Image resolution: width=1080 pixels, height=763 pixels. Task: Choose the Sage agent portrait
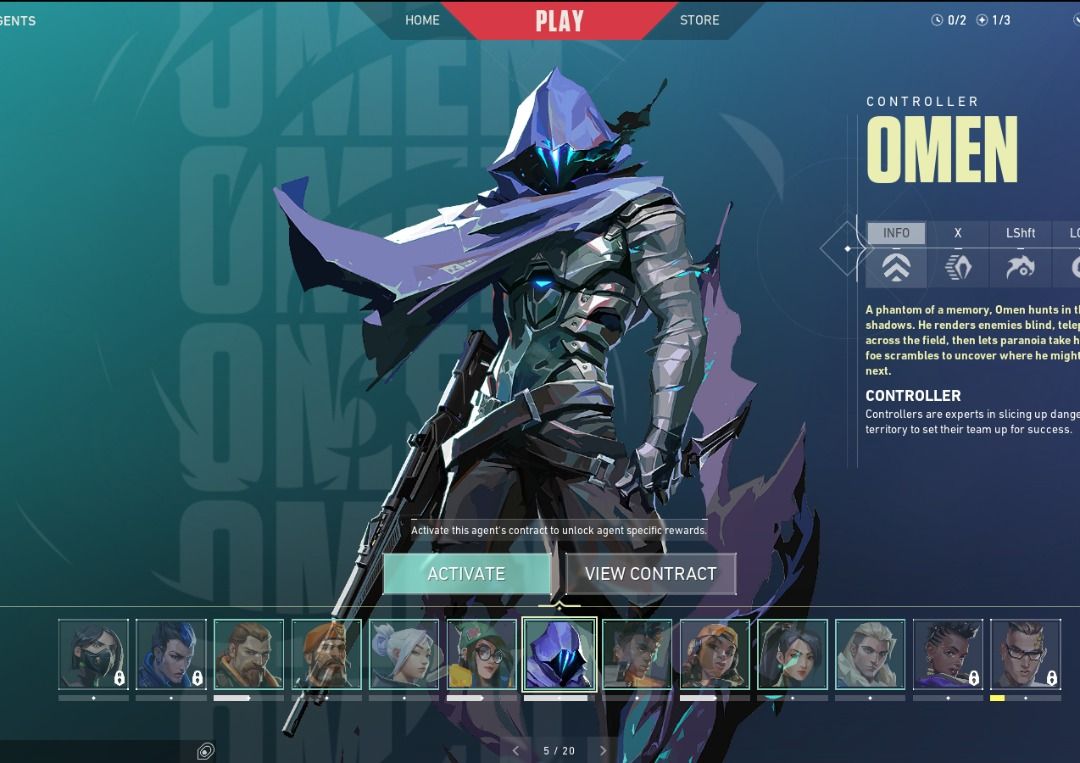(793, 655)
